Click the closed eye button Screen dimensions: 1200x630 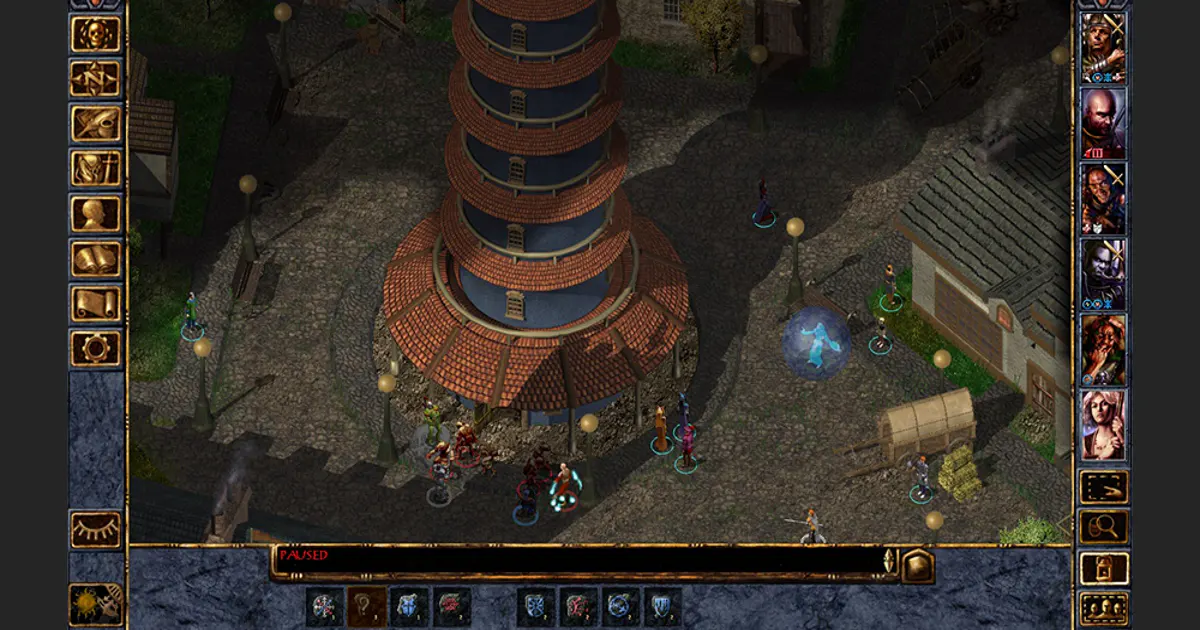(96, 530)
